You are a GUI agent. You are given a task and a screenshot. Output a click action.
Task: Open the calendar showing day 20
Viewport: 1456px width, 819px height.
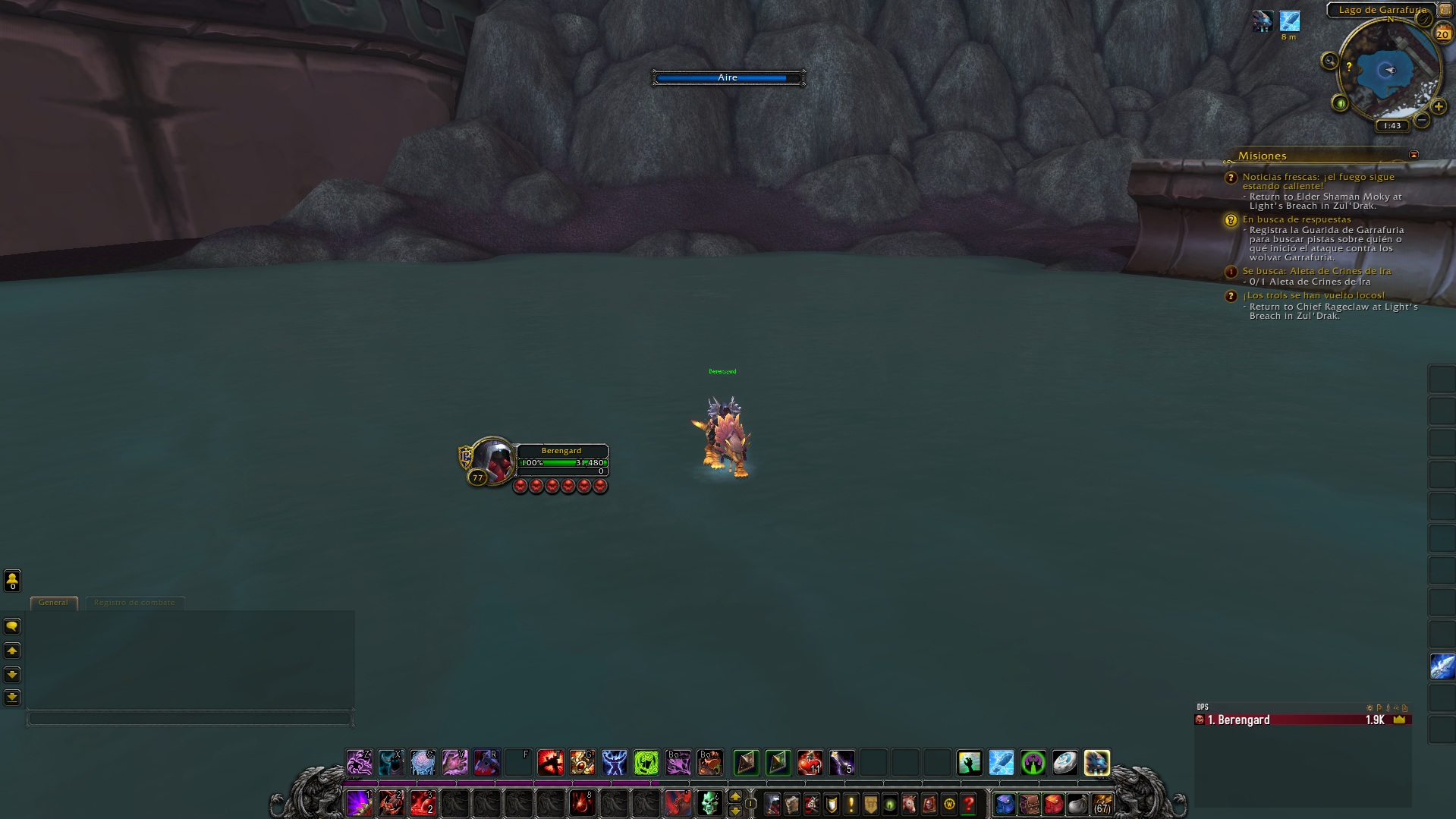[x=1442, y=33]
